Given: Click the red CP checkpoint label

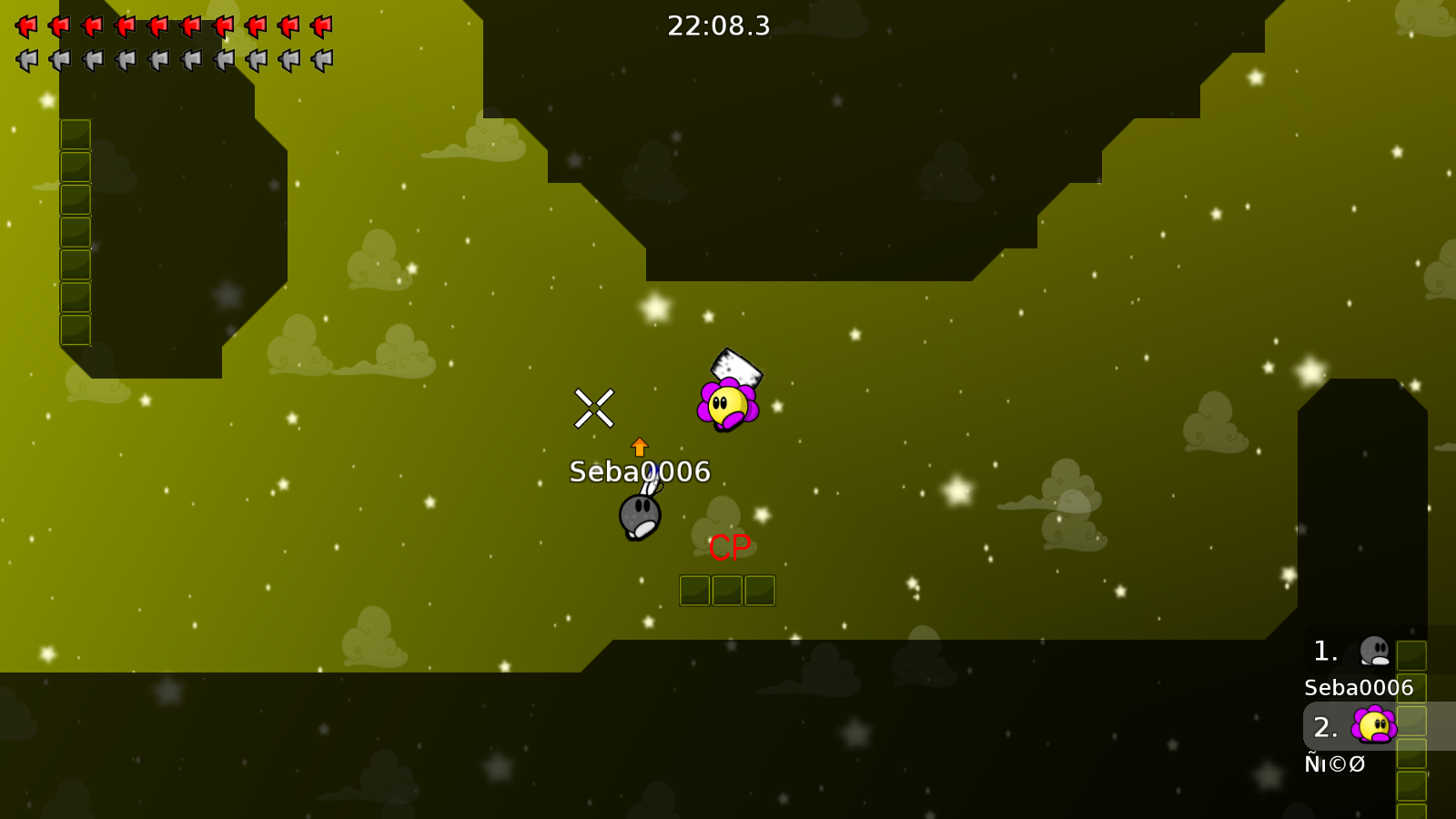Looking at the screenshot, I should click(x=728, y=548).
